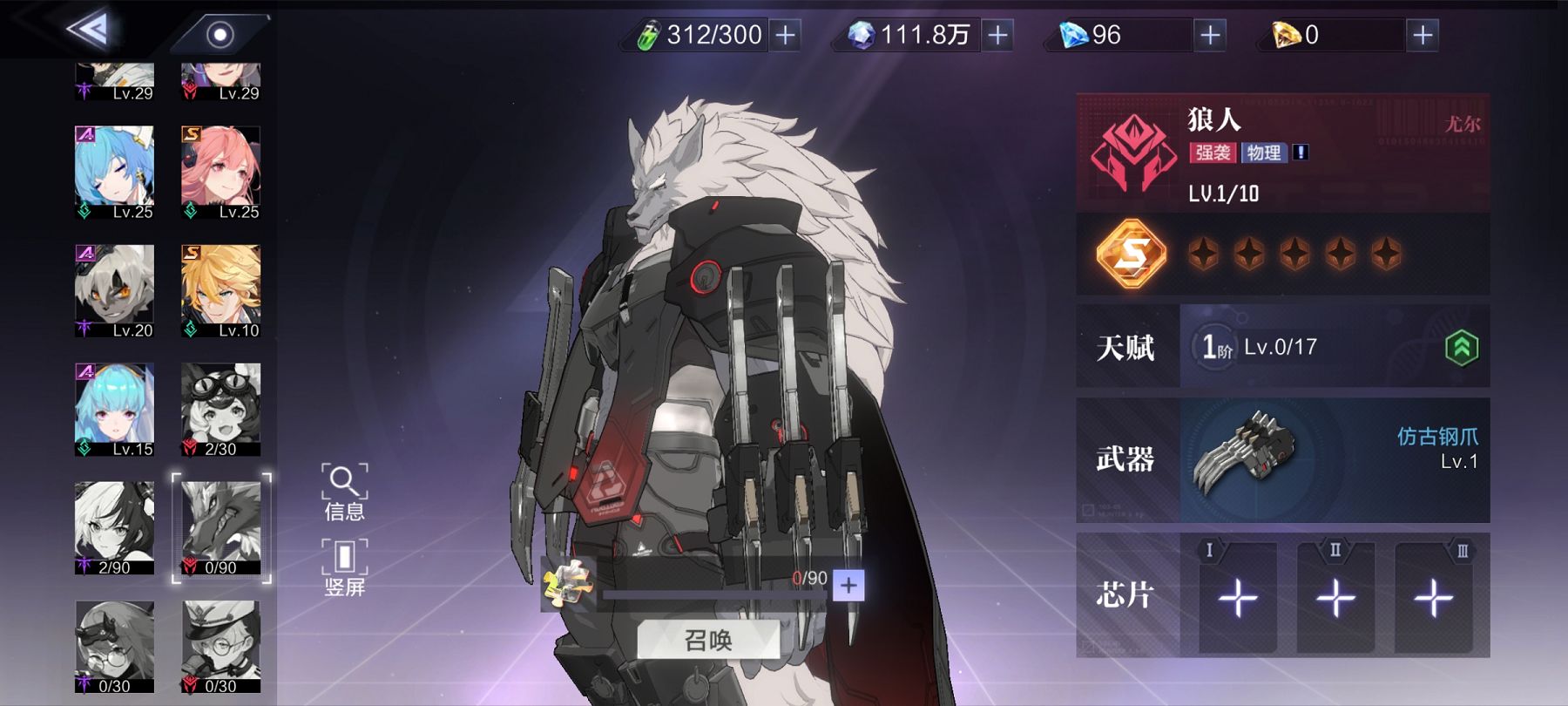Open the 信息 info magnifier button
The width and height of the screenshot is (1568, 706).
click(344, 492)
